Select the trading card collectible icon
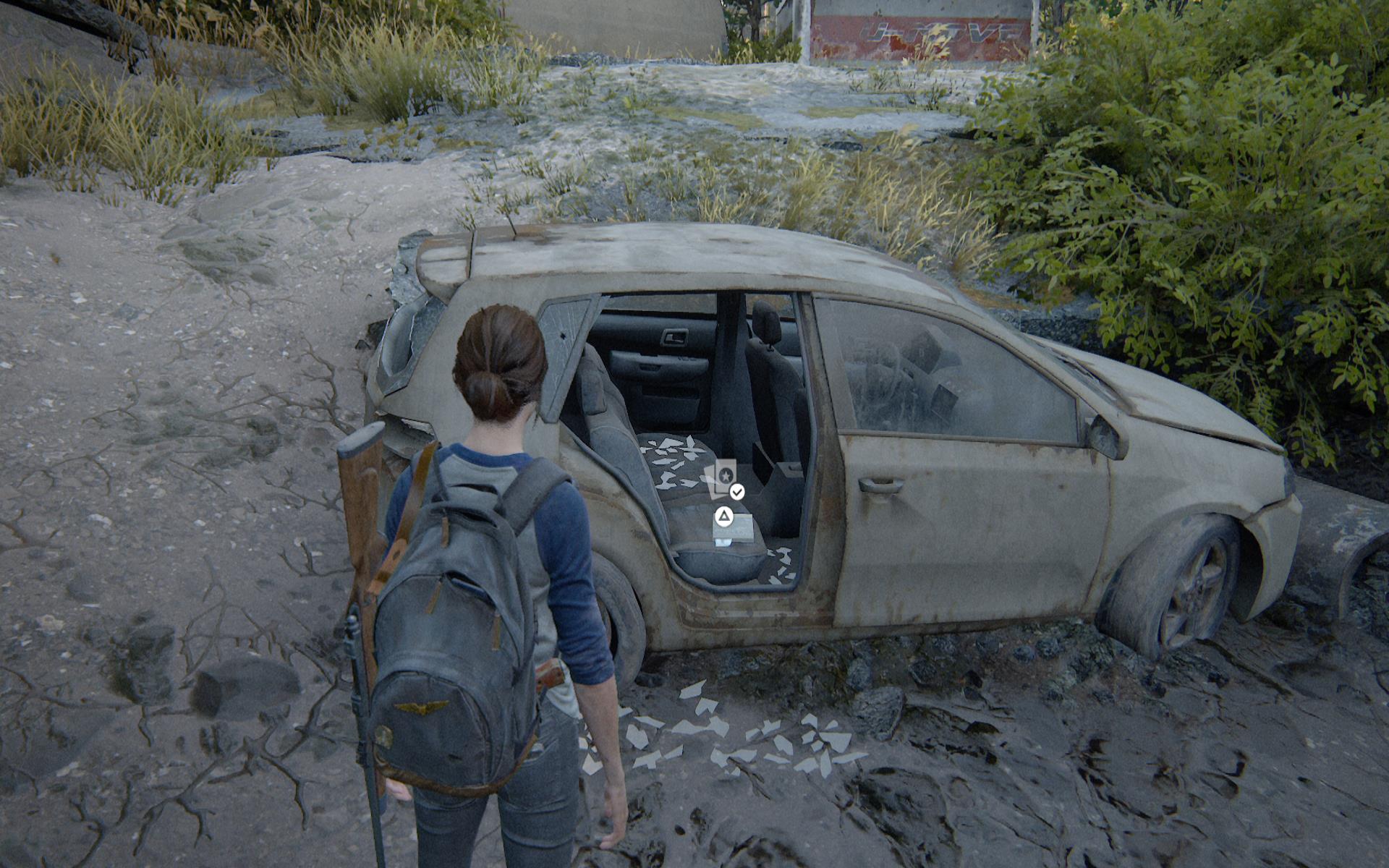 pos(721,478)
